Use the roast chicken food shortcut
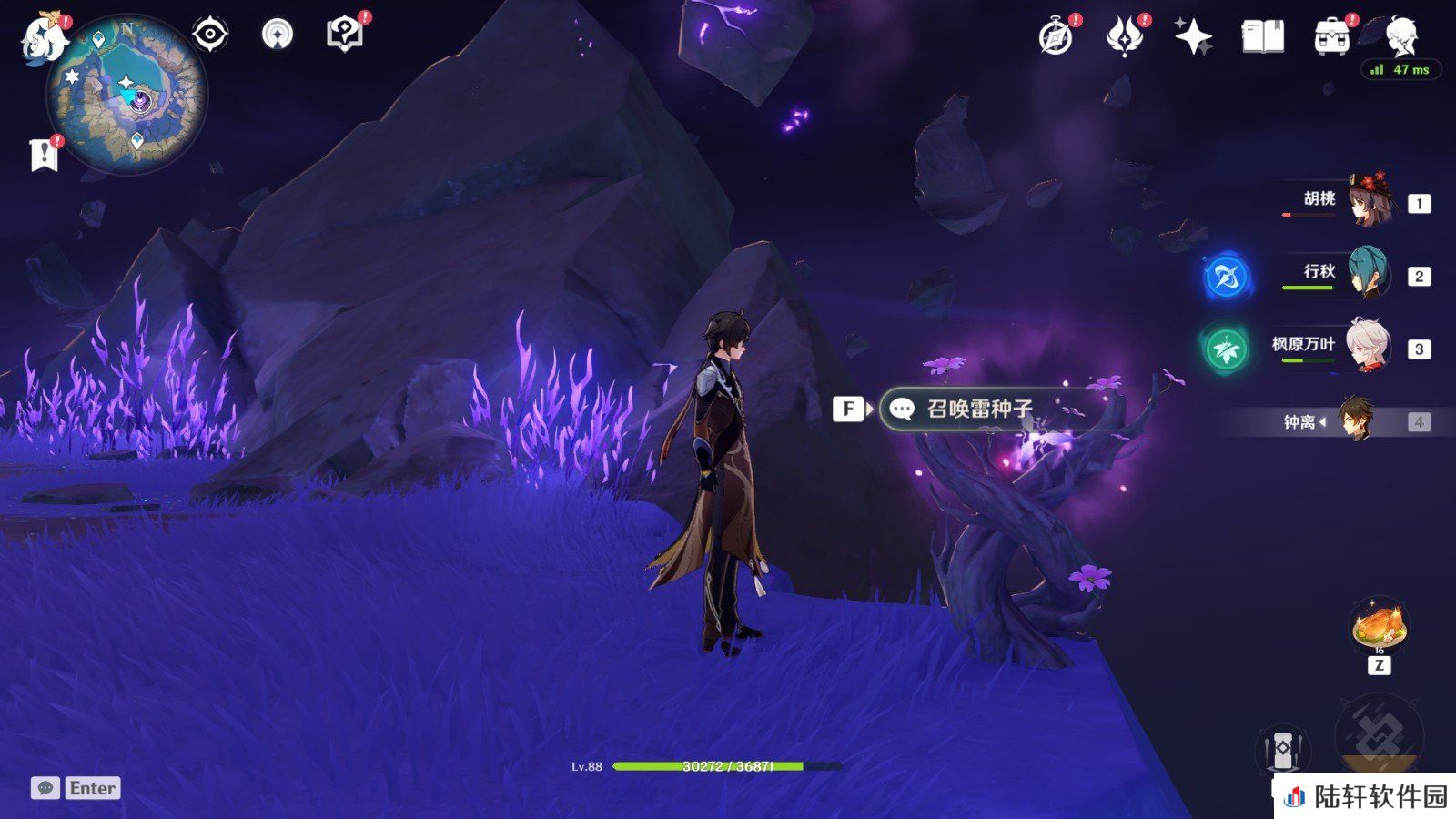The width and height of the screenshot is (1456, 819). (1380, 624)
